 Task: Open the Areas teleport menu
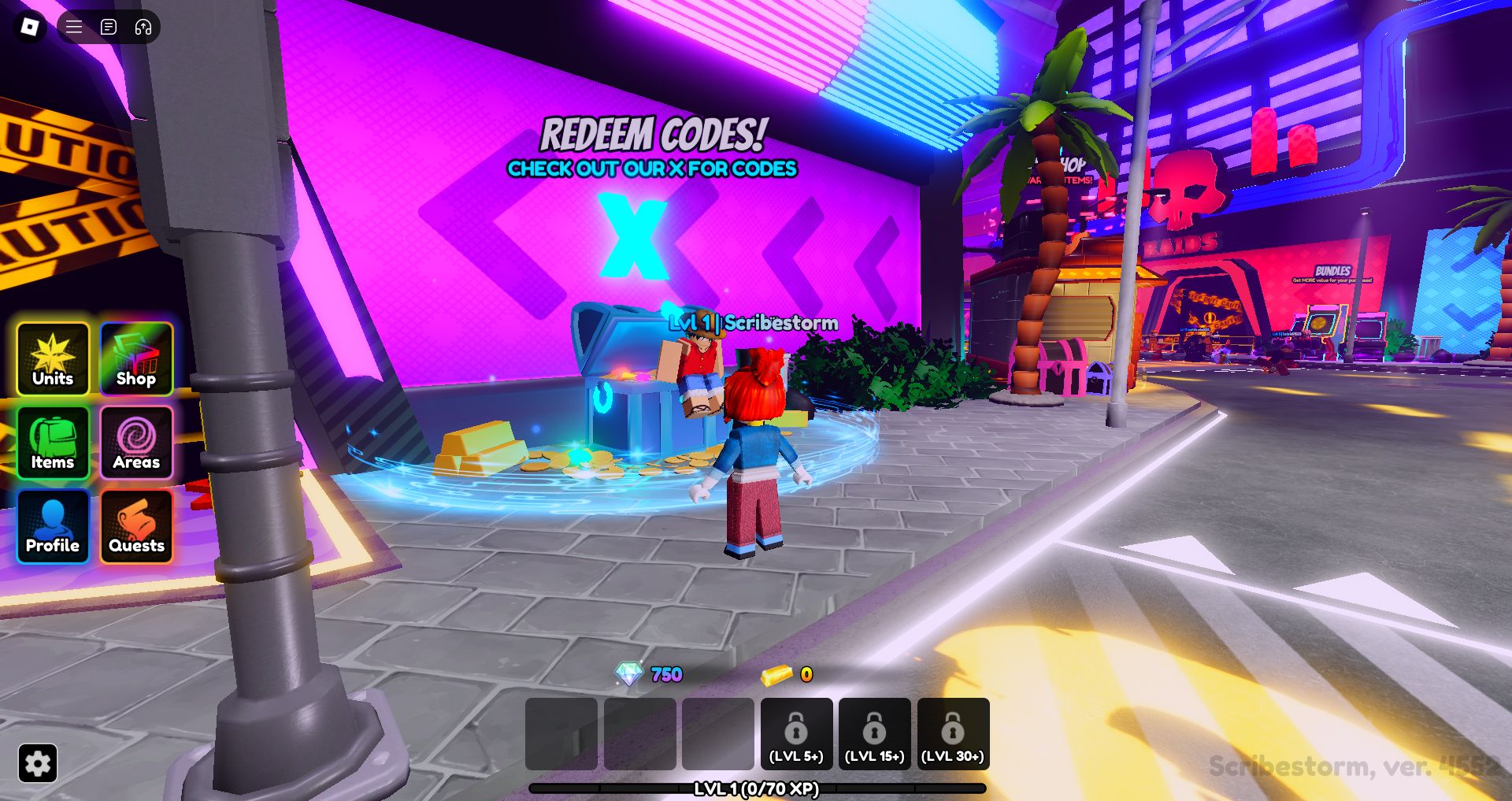[136, 443]
